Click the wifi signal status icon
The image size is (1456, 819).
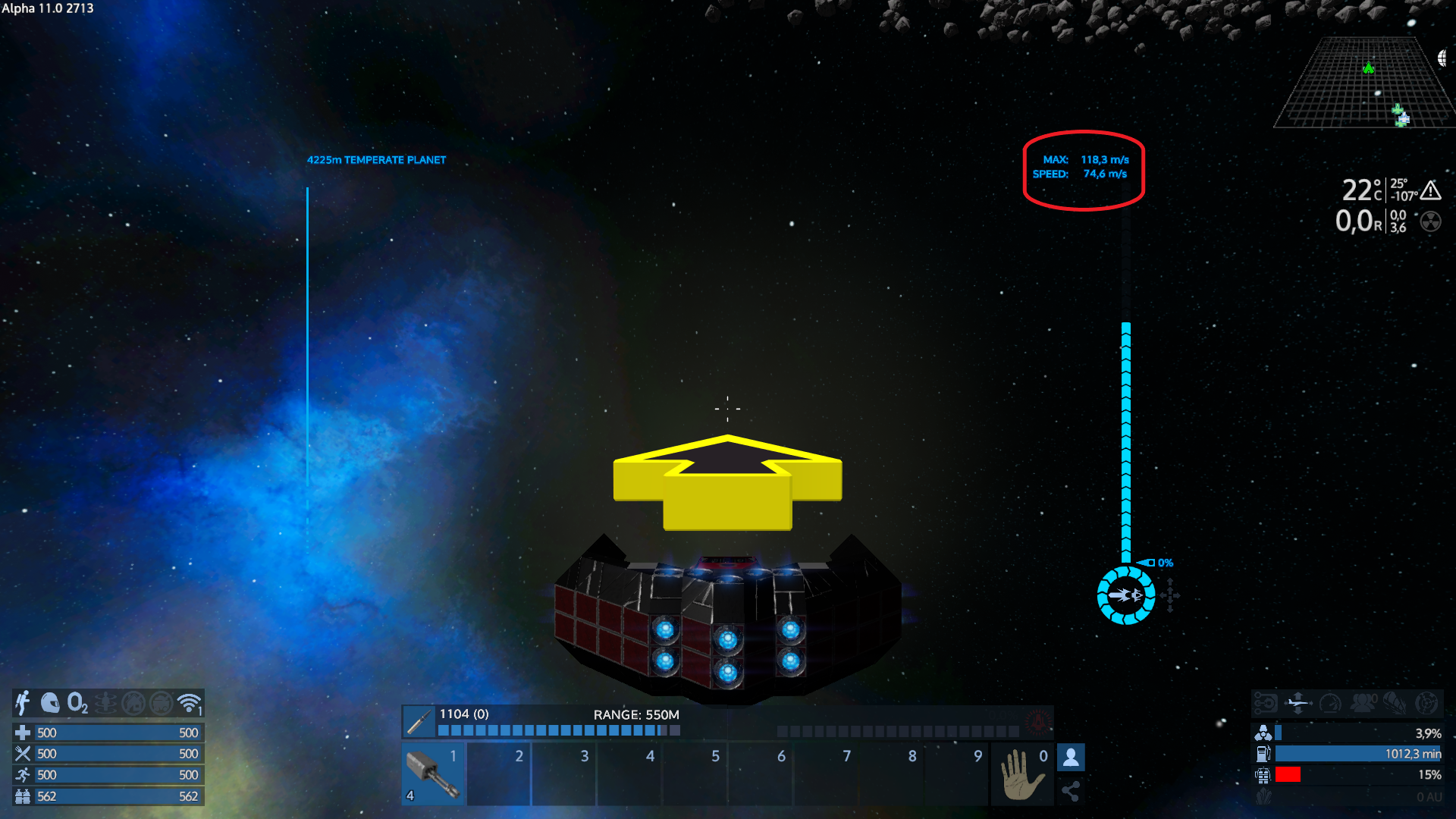click(189, 703)
